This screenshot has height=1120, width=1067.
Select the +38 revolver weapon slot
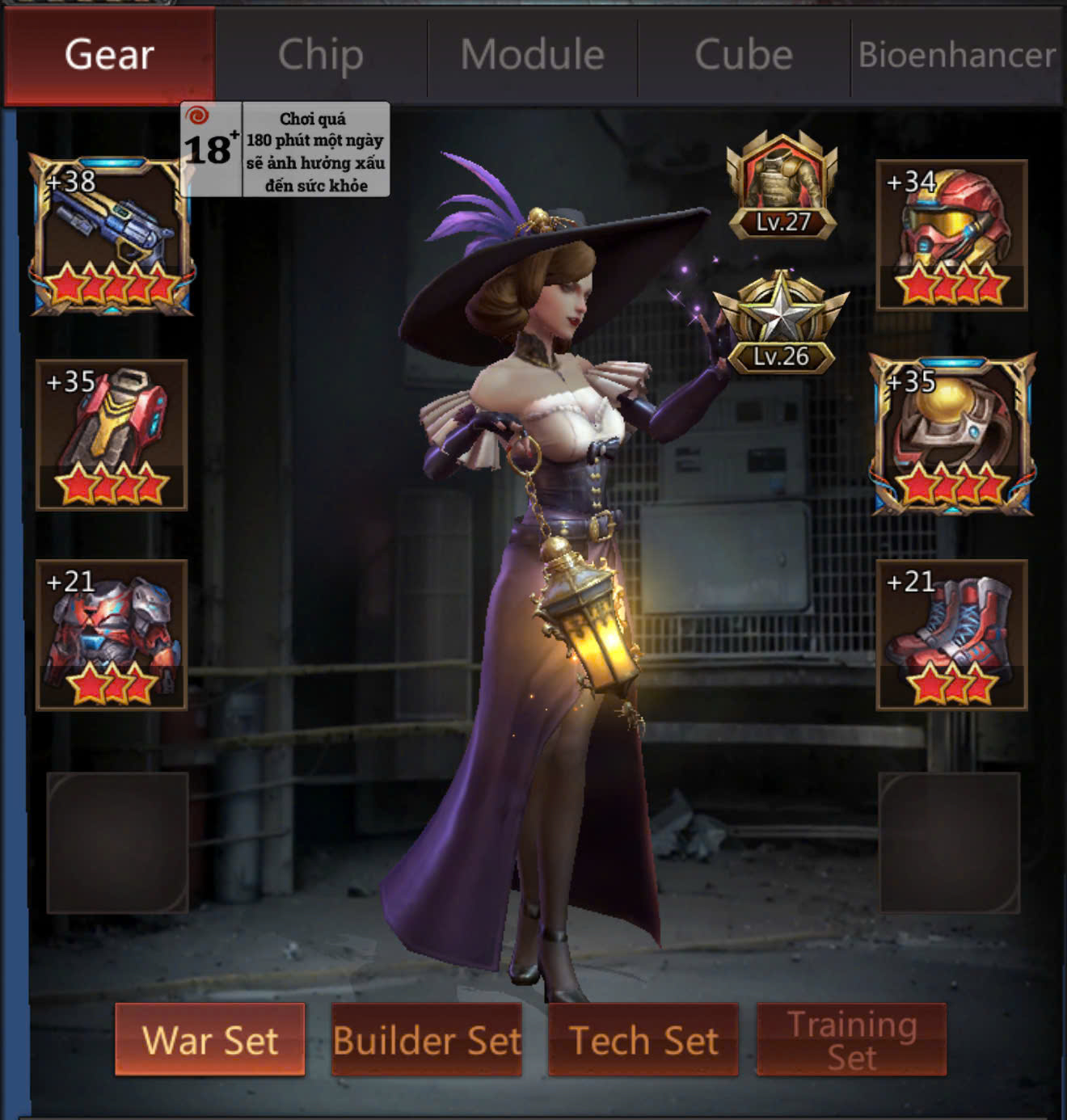(112, 235)
